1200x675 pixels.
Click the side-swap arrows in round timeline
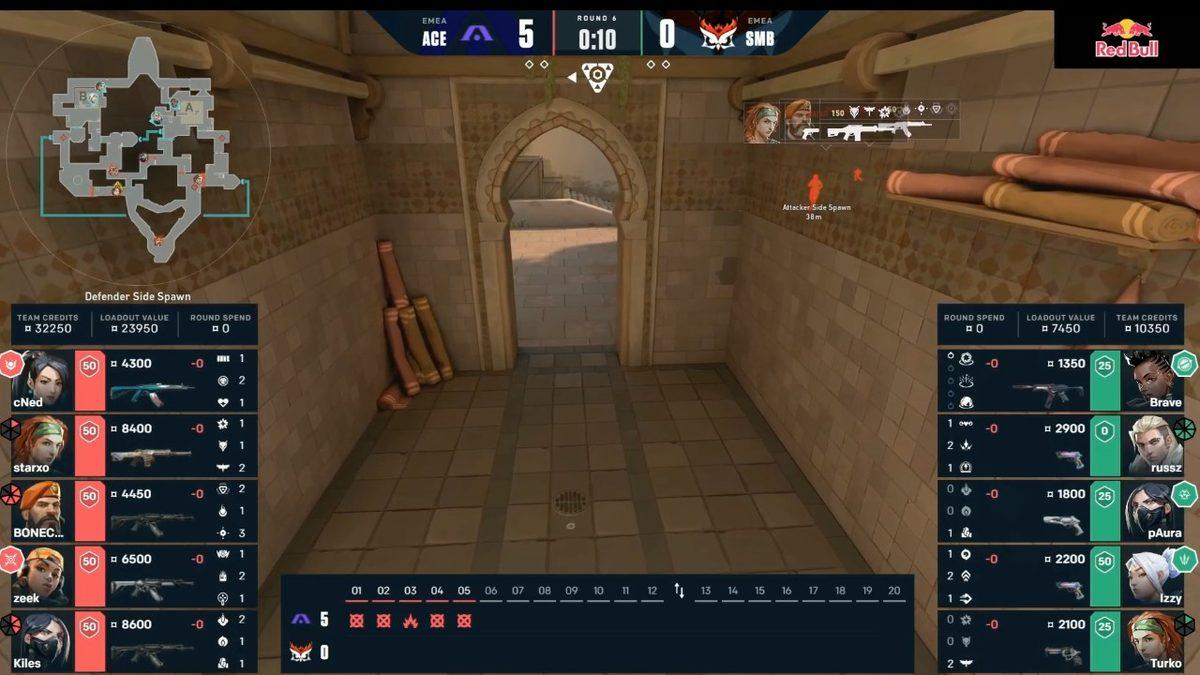point(679,591)
